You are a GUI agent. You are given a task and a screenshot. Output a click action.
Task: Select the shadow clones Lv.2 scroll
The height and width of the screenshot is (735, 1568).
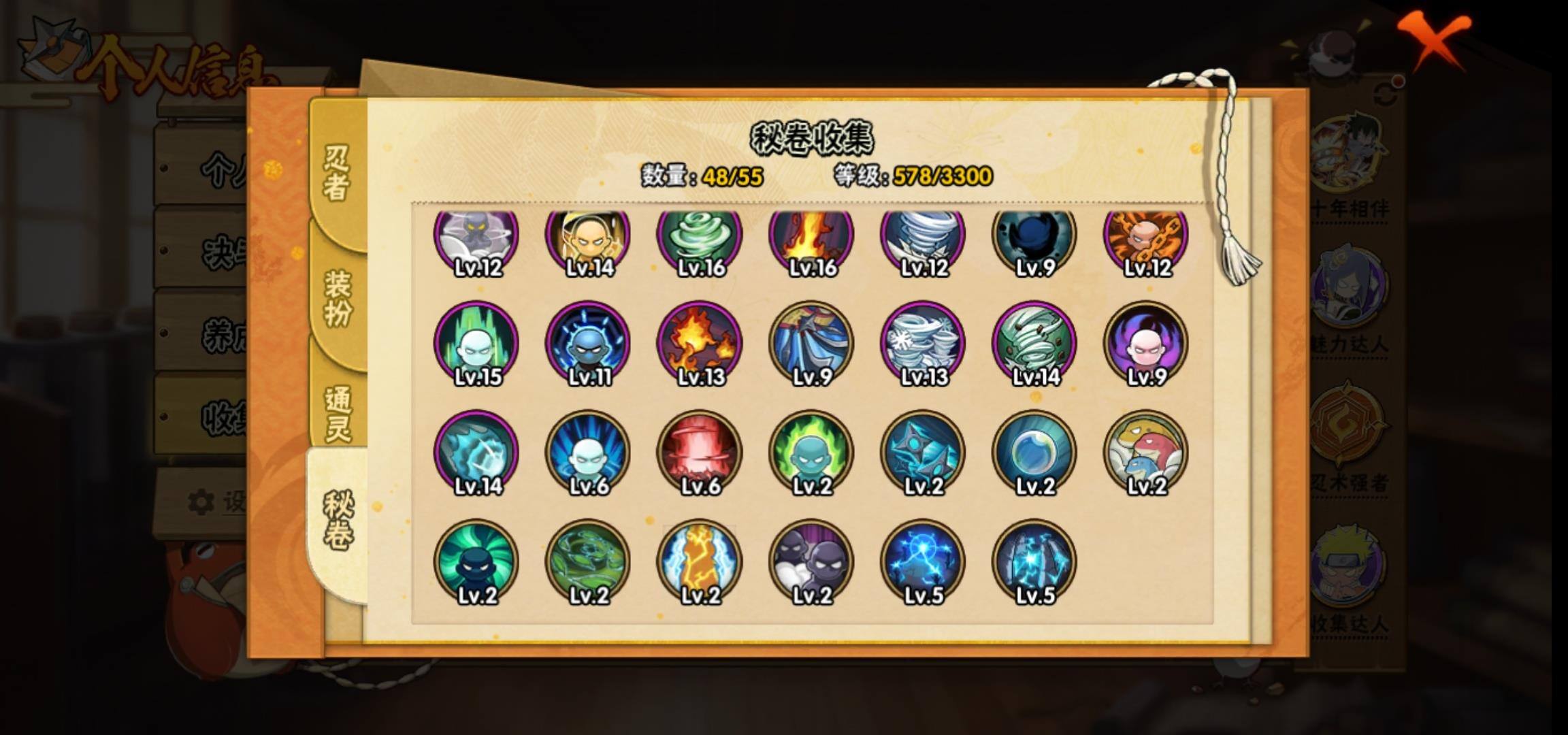(x=811, y=561)
